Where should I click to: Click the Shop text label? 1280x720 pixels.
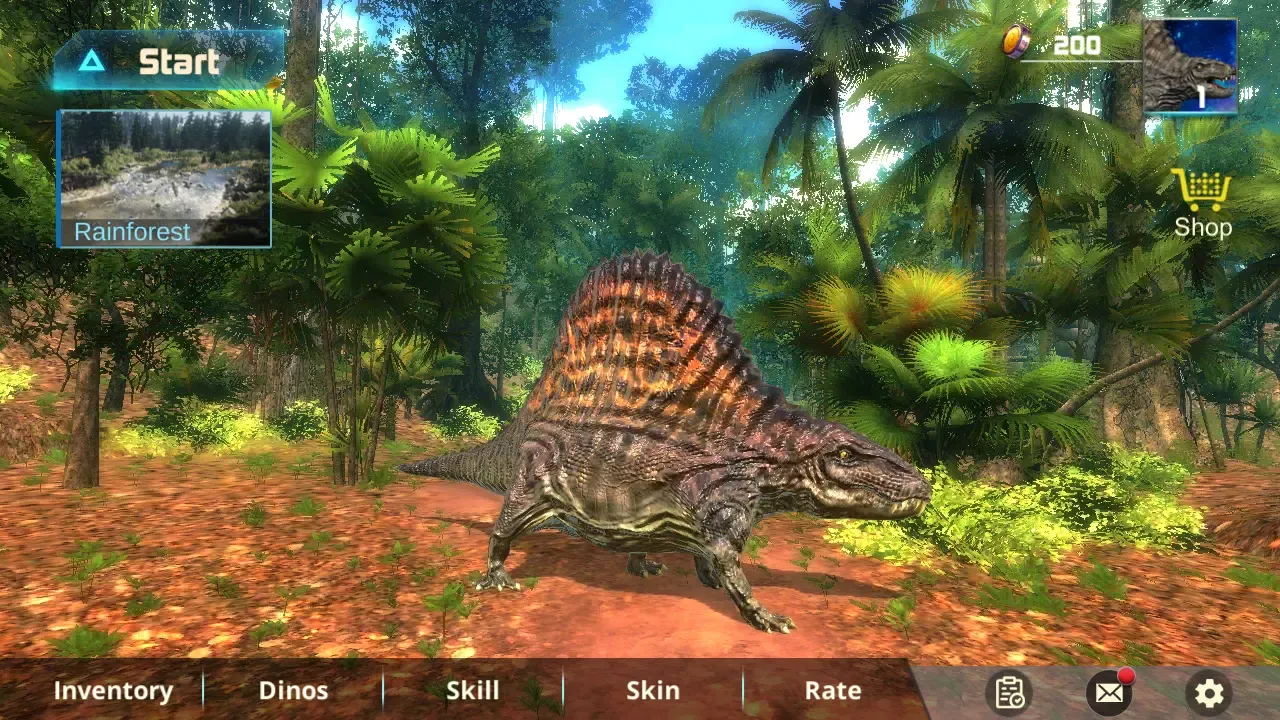[1202, 227]
